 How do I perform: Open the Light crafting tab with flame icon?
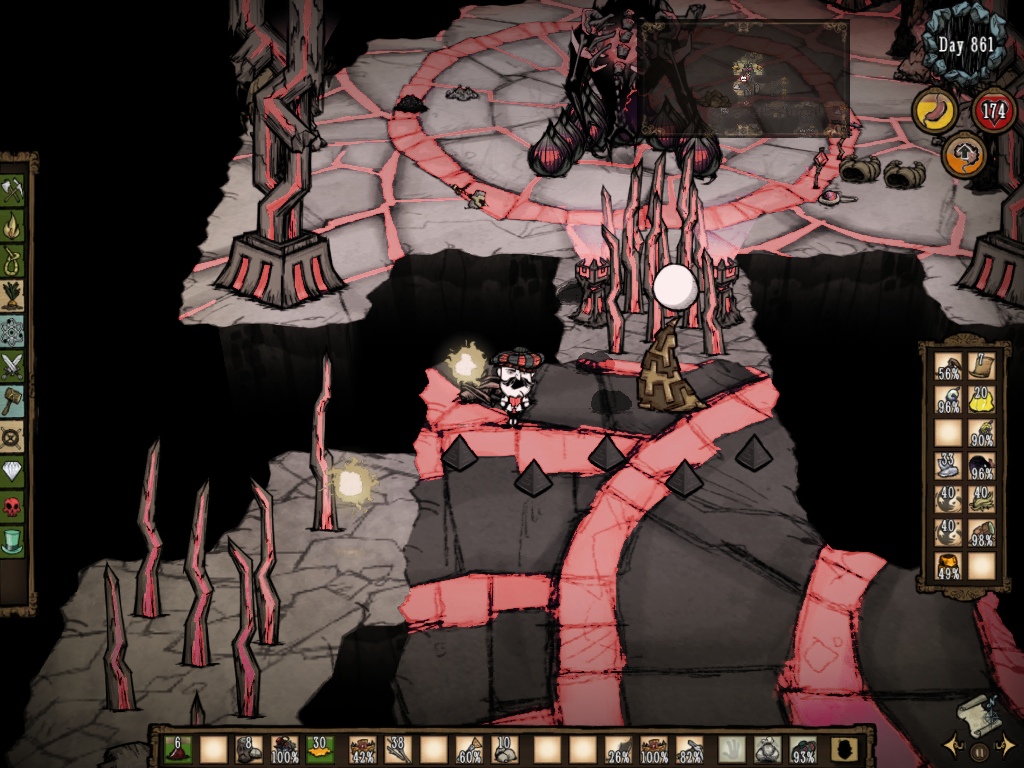pyautogui.click(x=13, y=224)
